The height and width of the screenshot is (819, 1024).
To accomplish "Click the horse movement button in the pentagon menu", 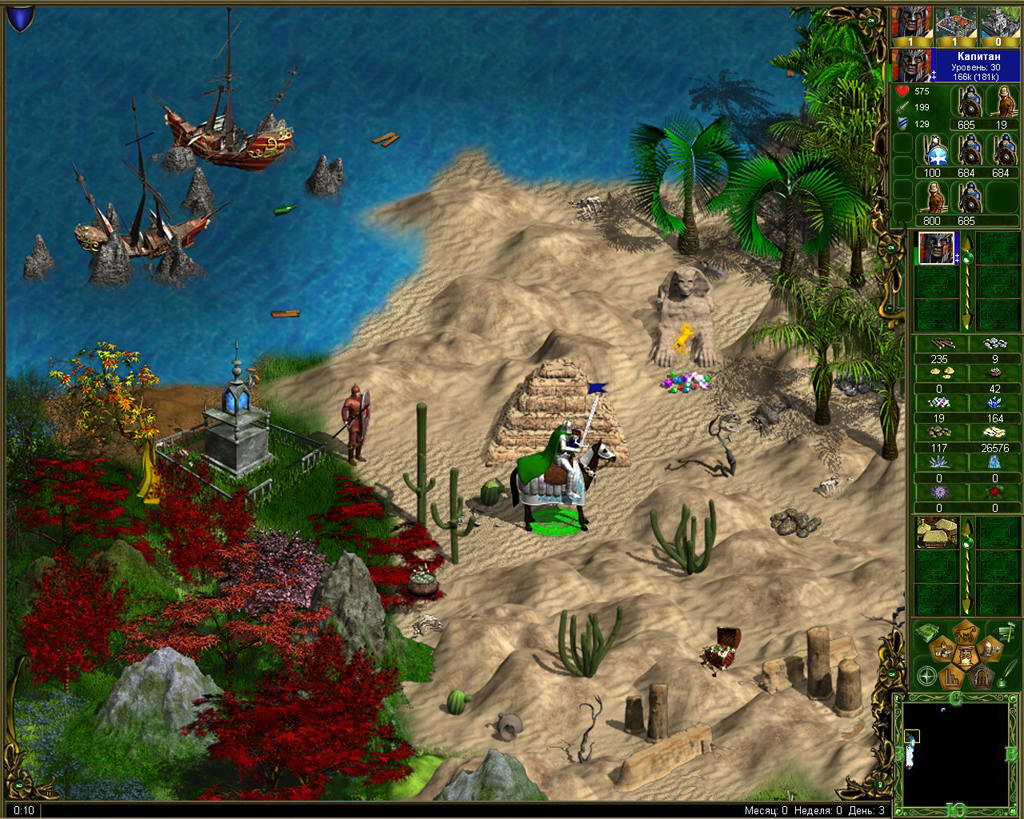I will click(x=943, y=651).
